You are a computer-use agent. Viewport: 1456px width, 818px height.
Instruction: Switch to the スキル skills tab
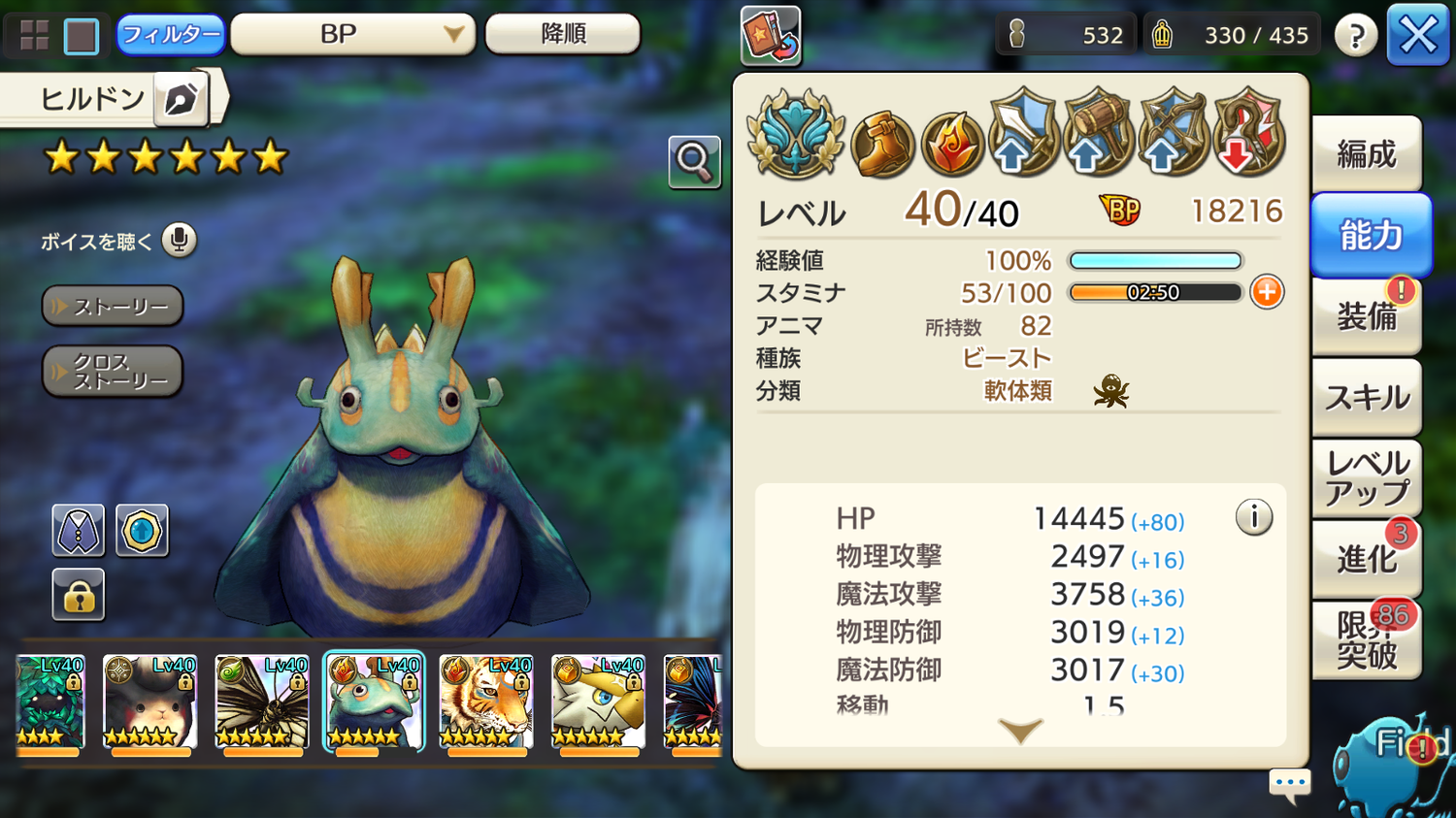1366,397
